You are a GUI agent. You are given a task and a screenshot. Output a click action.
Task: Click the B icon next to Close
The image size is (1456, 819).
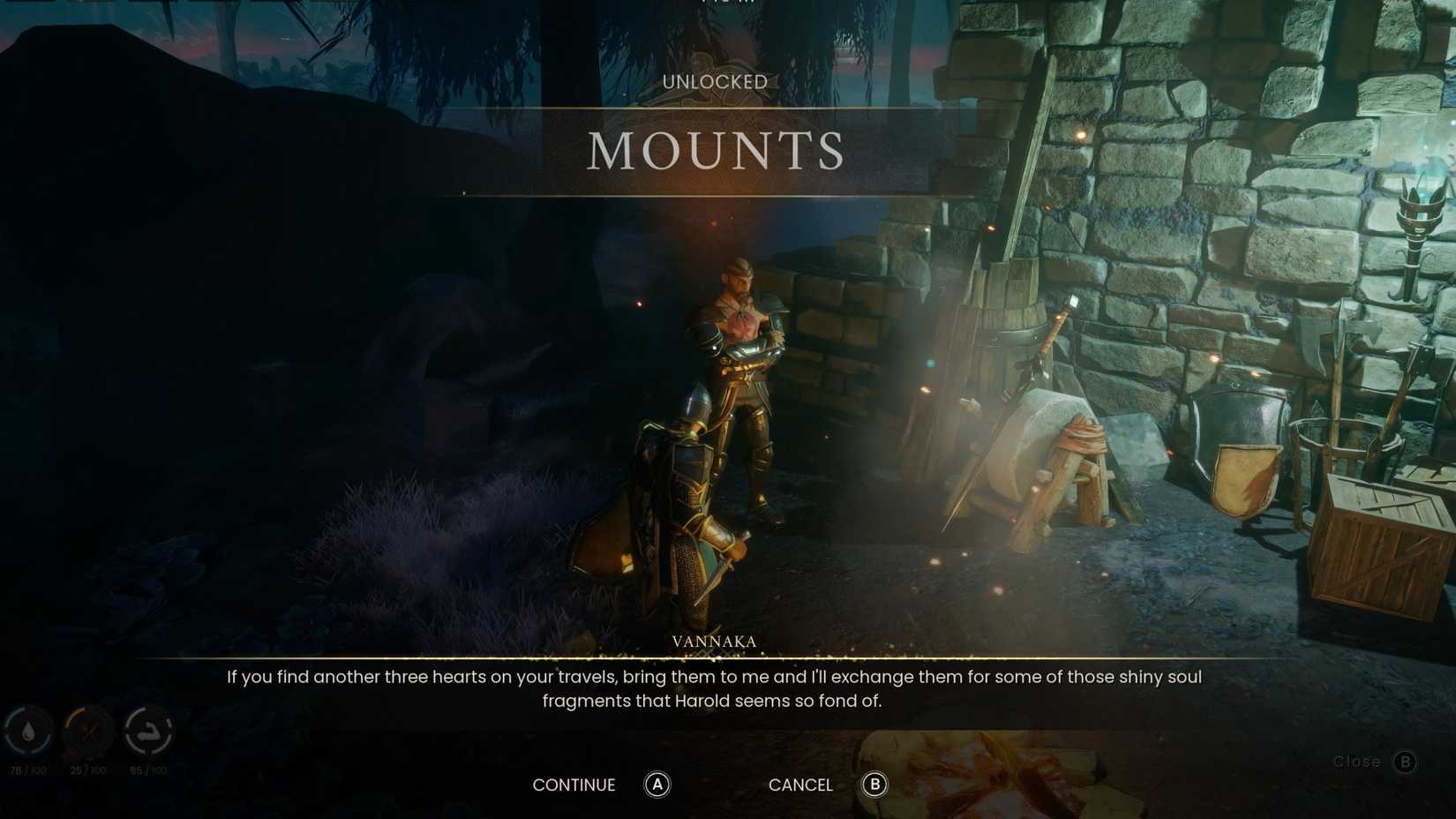[x=1404, y=761]
